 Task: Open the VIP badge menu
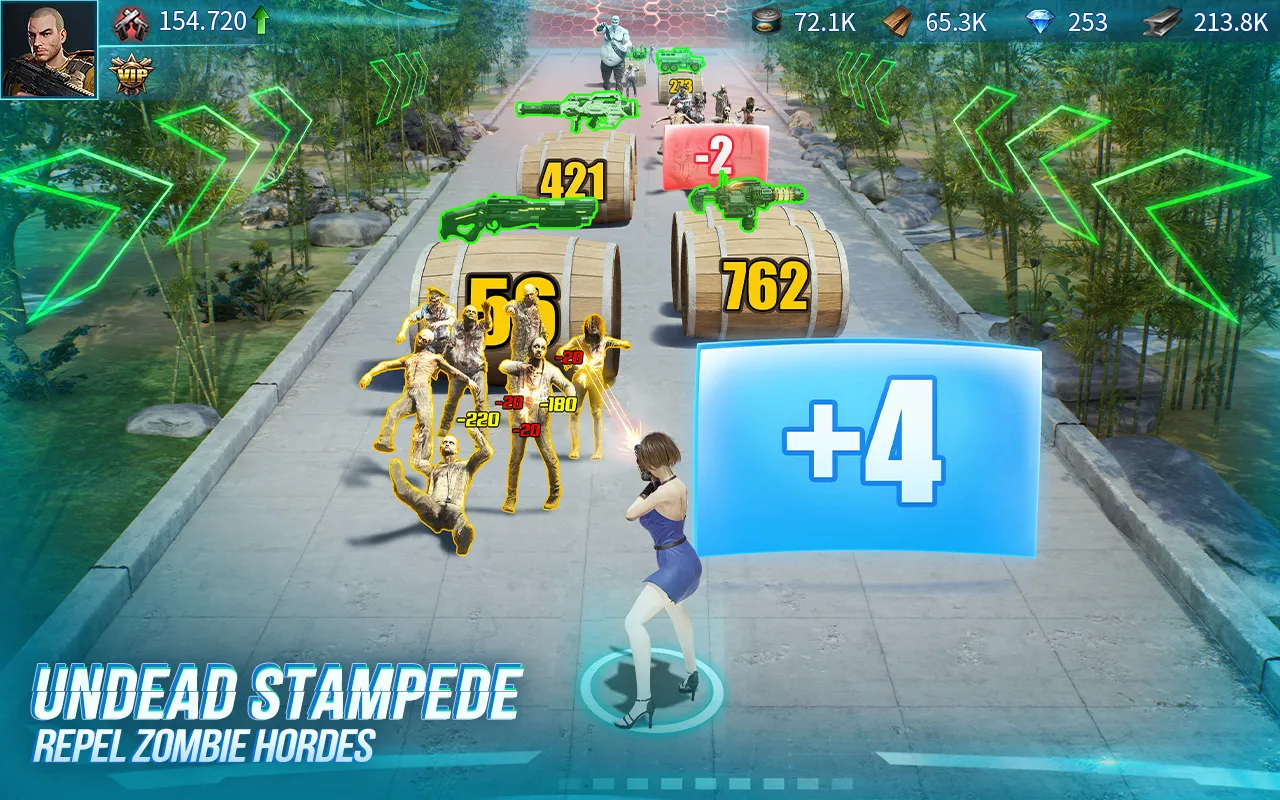[x=131, y=74]
